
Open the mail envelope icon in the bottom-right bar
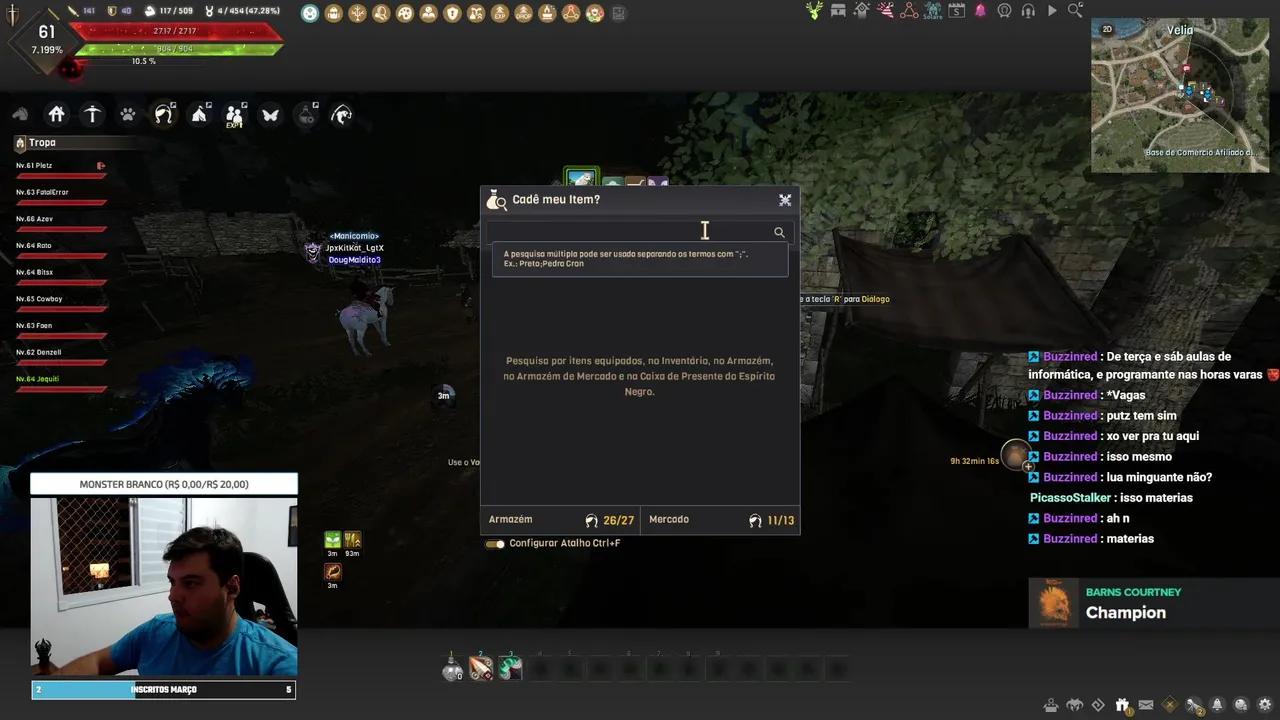[x=1146, y=704]
